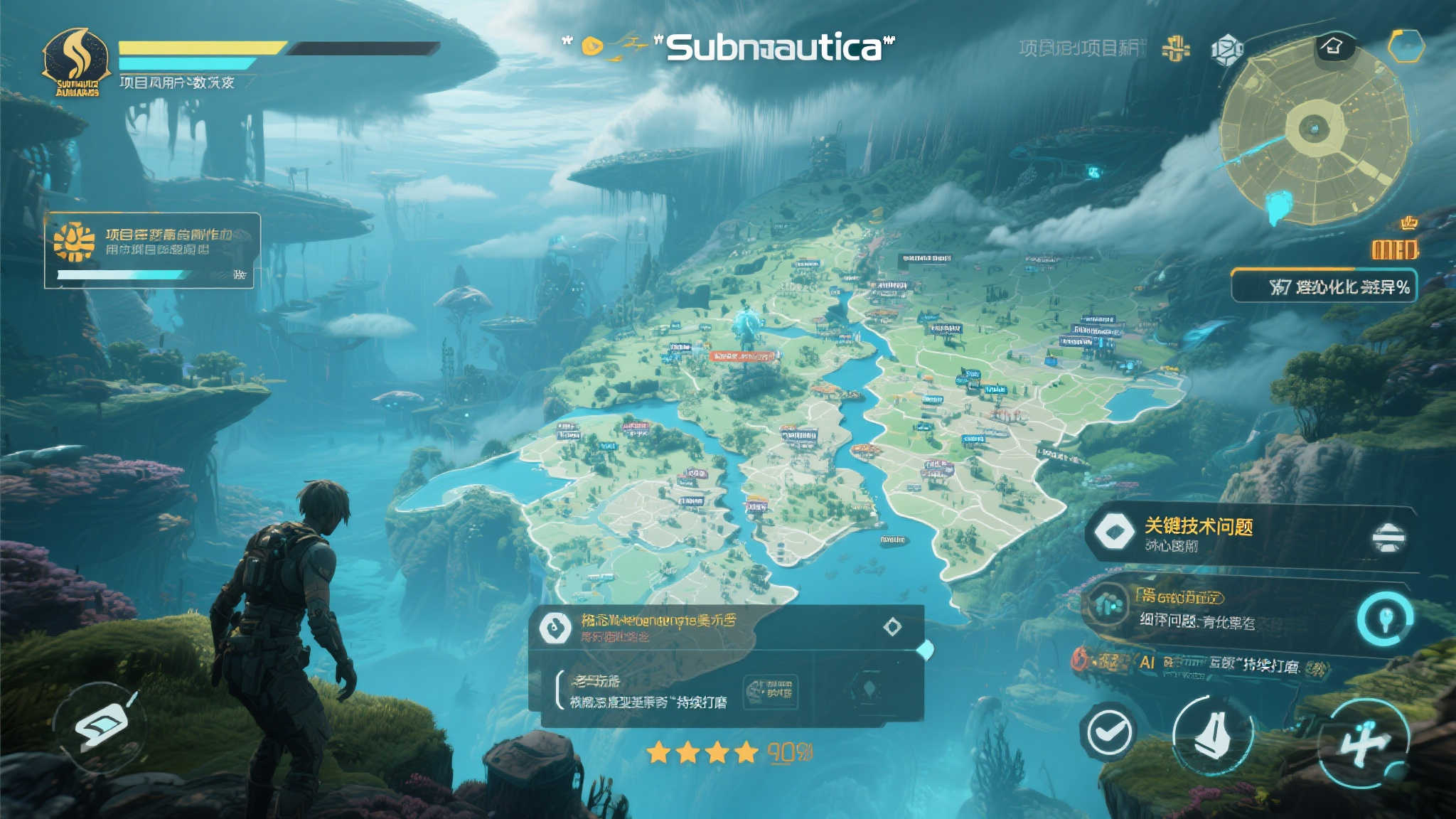This screenshot has height=819, width=1456.
Task: Open the 关键技术问题 panel
Action: coord(1209,533)
